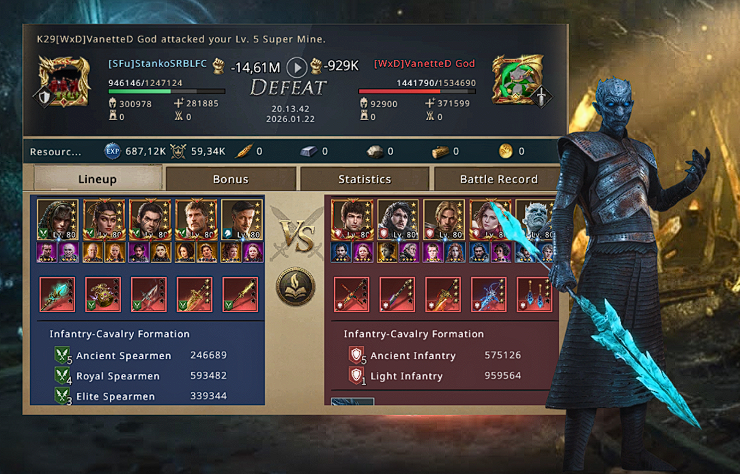Inspect the golden helmet equipment slot
This screenshot has width=740, height=474.
[103, 296]
